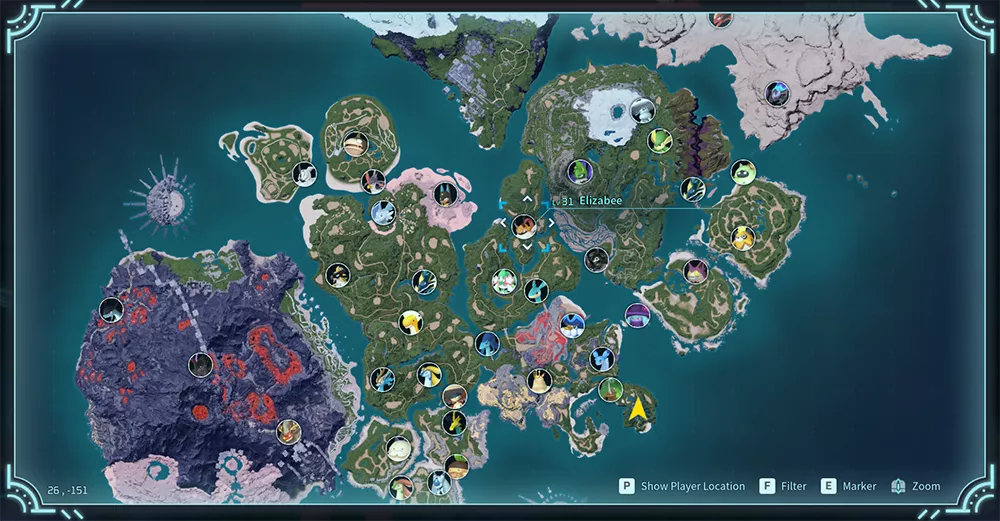
Task: Choose the yellow pal marker on the spiral-path island
Action: (x=741, y=238)
